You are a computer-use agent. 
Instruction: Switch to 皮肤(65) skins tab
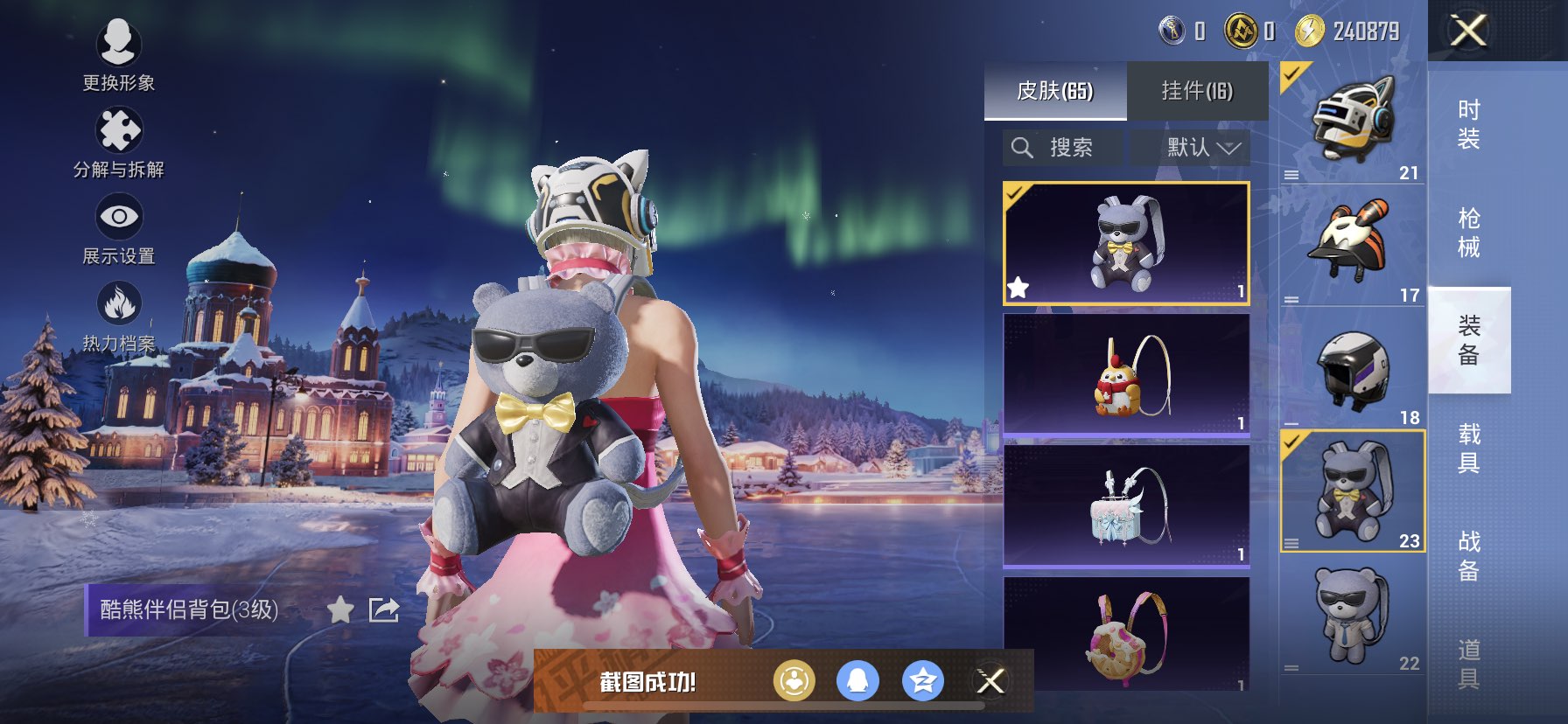click(x=1054, y=91)
